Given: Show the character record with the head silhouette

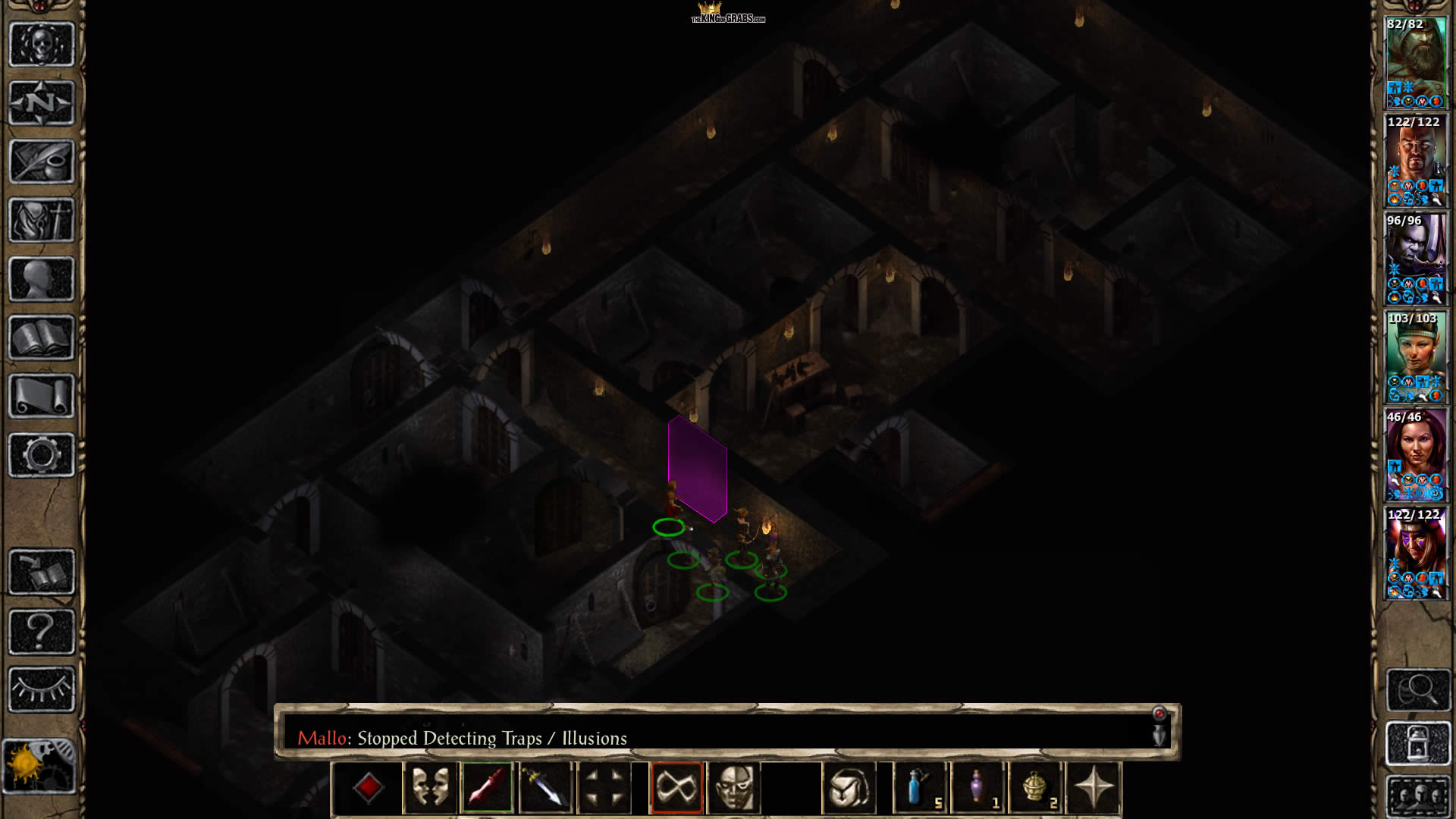Looking at the screenshot, I should tap(42, 279).
